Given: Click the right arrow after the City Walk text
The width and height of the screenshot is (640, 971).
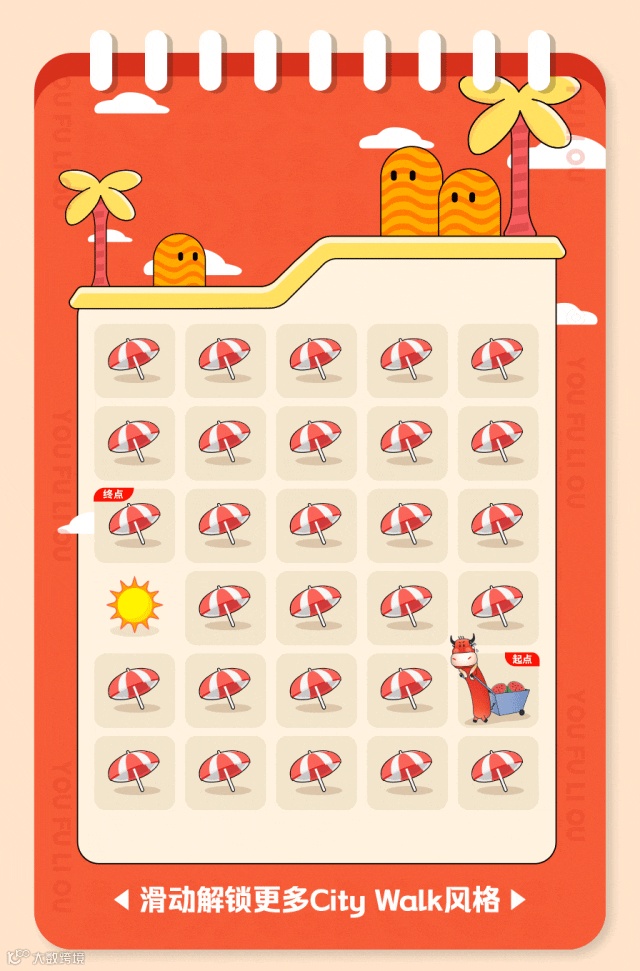Looking at the screenshot, I should click(518, 900).
